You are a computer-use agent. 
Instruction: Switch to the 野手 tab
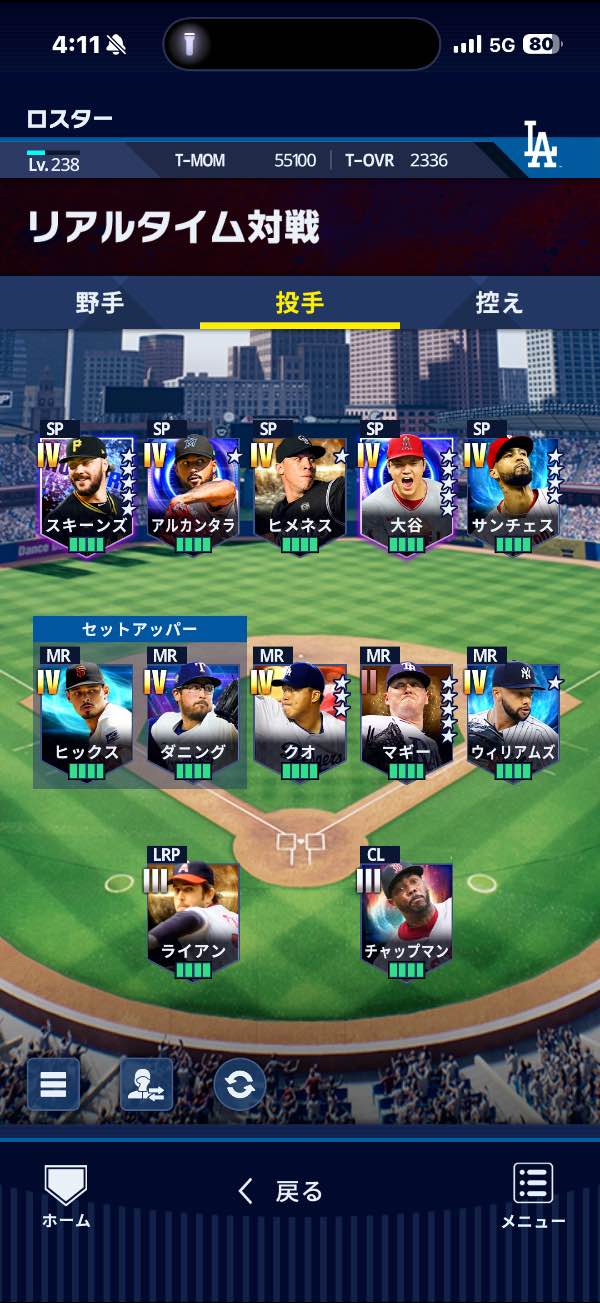point(100,303)
